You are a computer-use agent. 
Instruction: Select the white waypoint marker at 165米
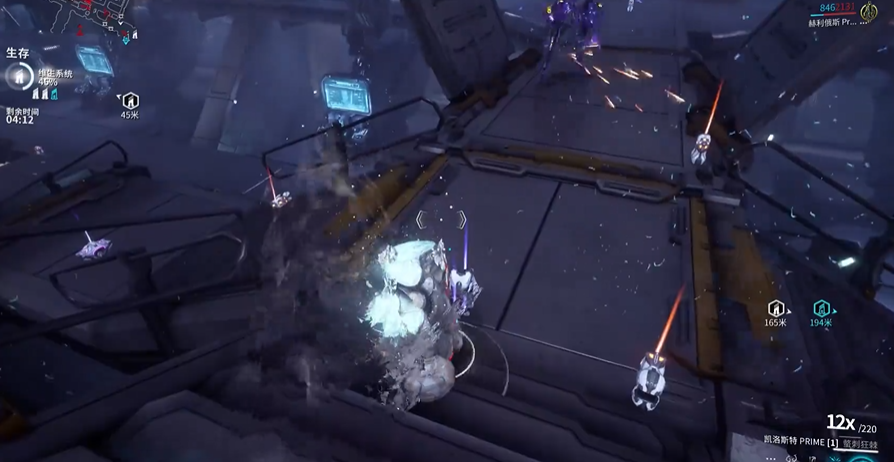point(776,309)
